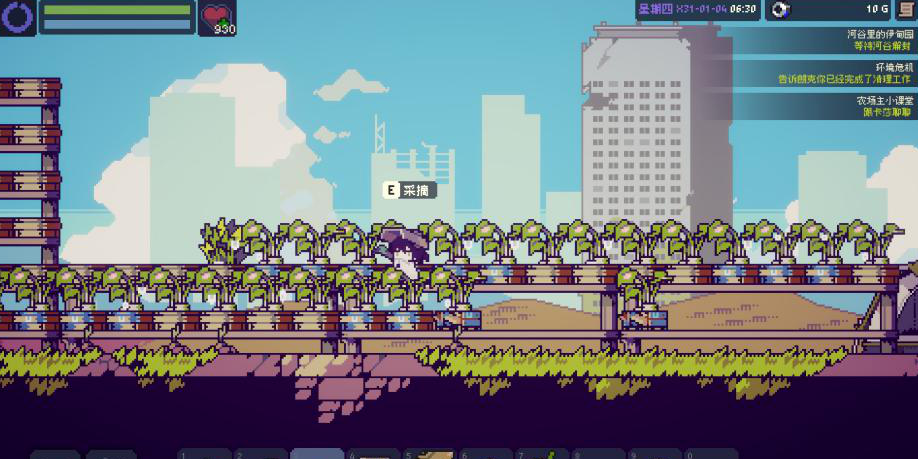The height and width of the screenshot is (459, 918).
Task: Click the purple ring icon
Action: 18,17
